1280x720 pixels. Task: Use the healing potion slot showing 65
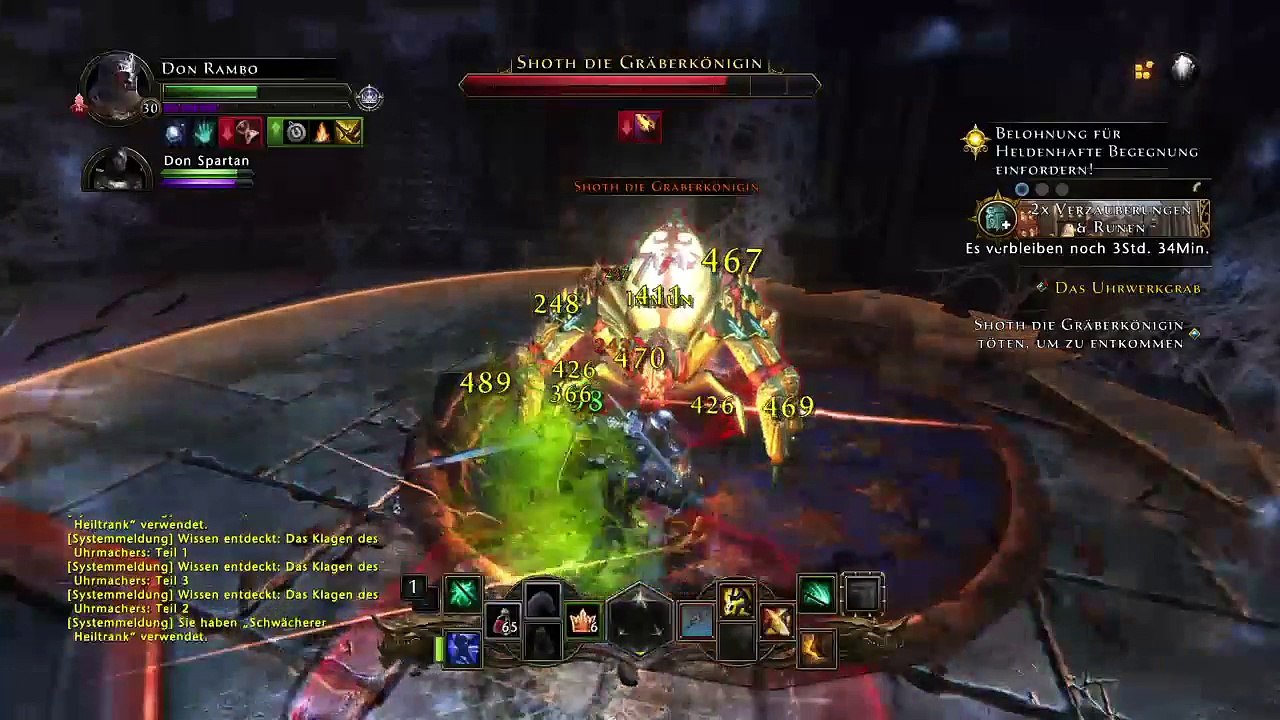(x=503, y=621)
